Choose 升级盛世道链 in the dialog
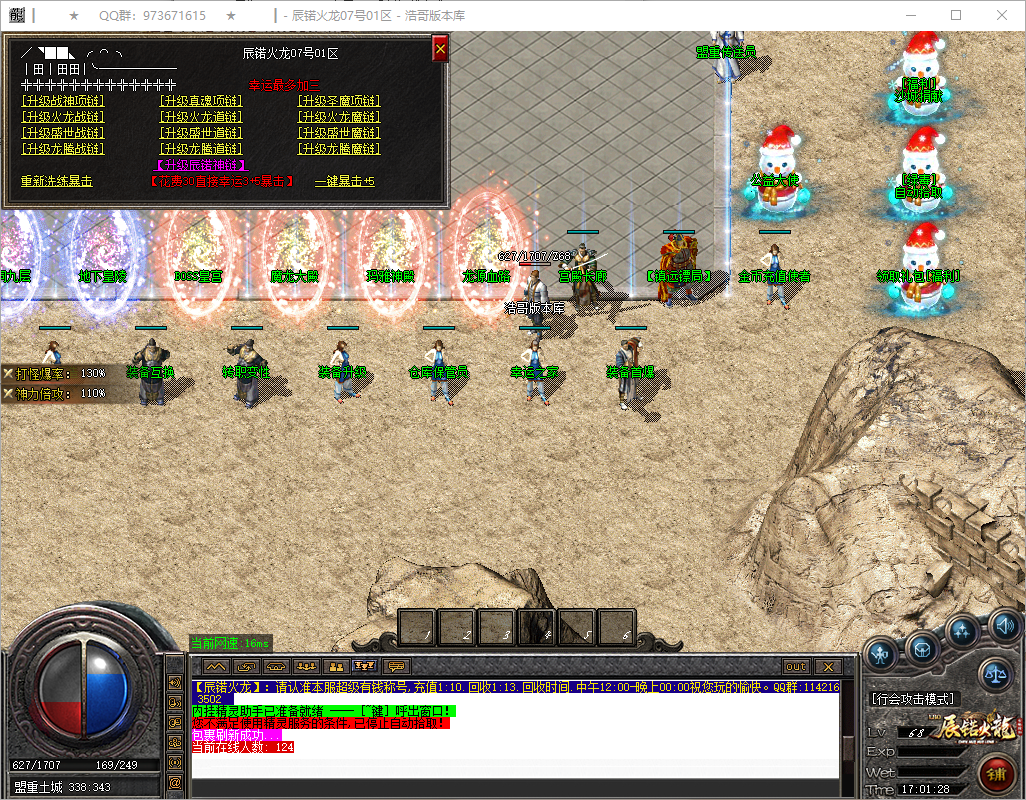 [x=200, y=133]
